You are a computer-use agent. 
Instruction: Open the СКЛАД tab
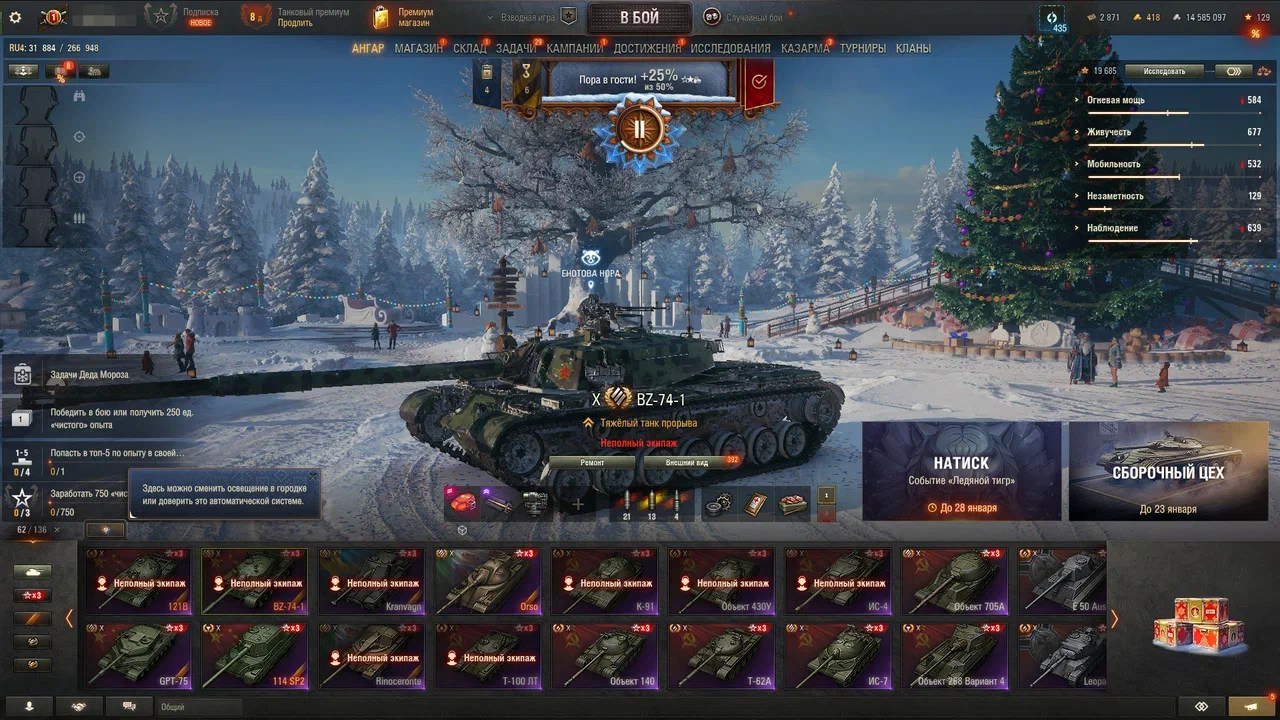pyautogui.click(x=469, y=48)
